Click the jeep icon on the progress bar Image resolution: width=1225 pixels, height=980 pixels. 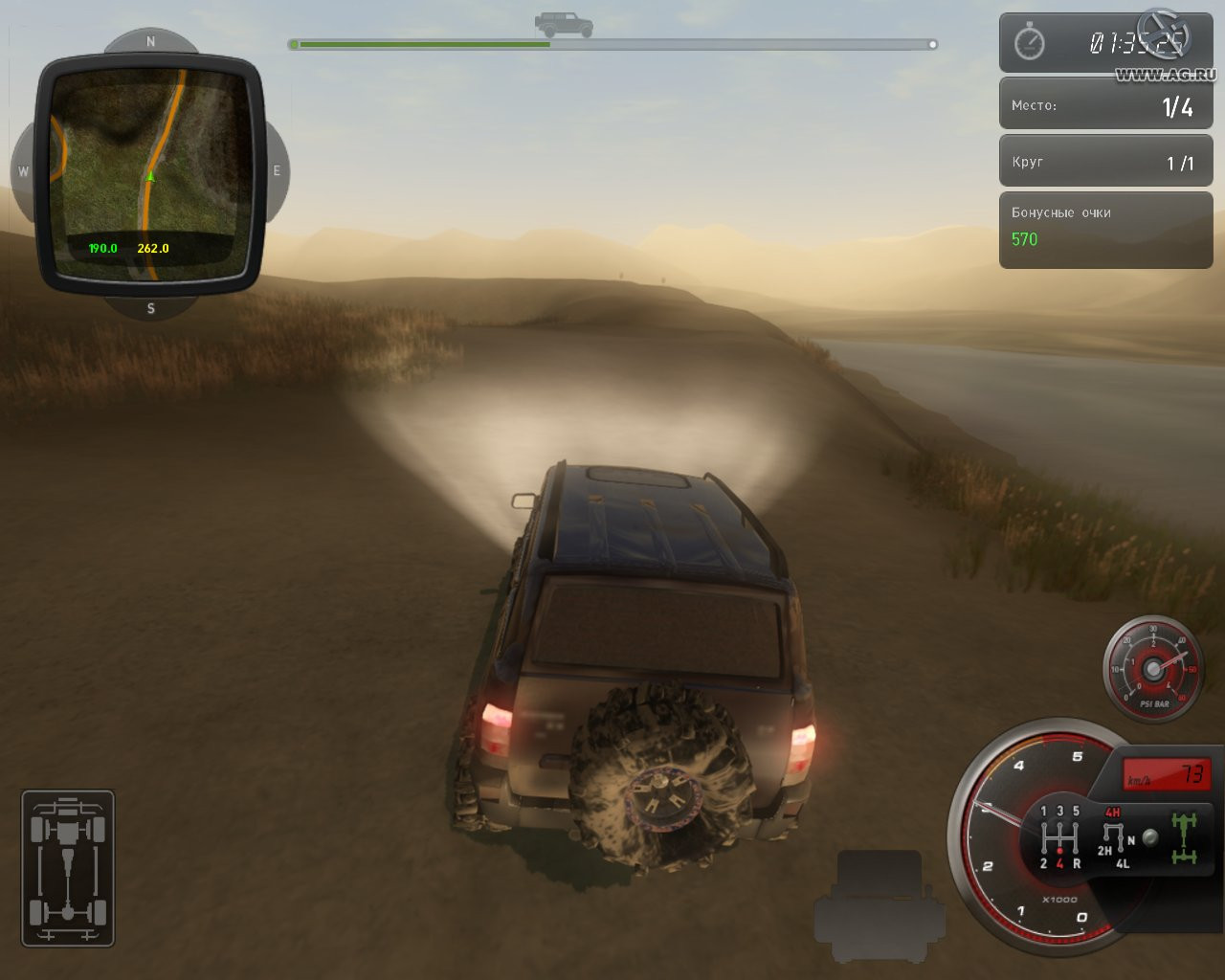(x=564, y=24)
